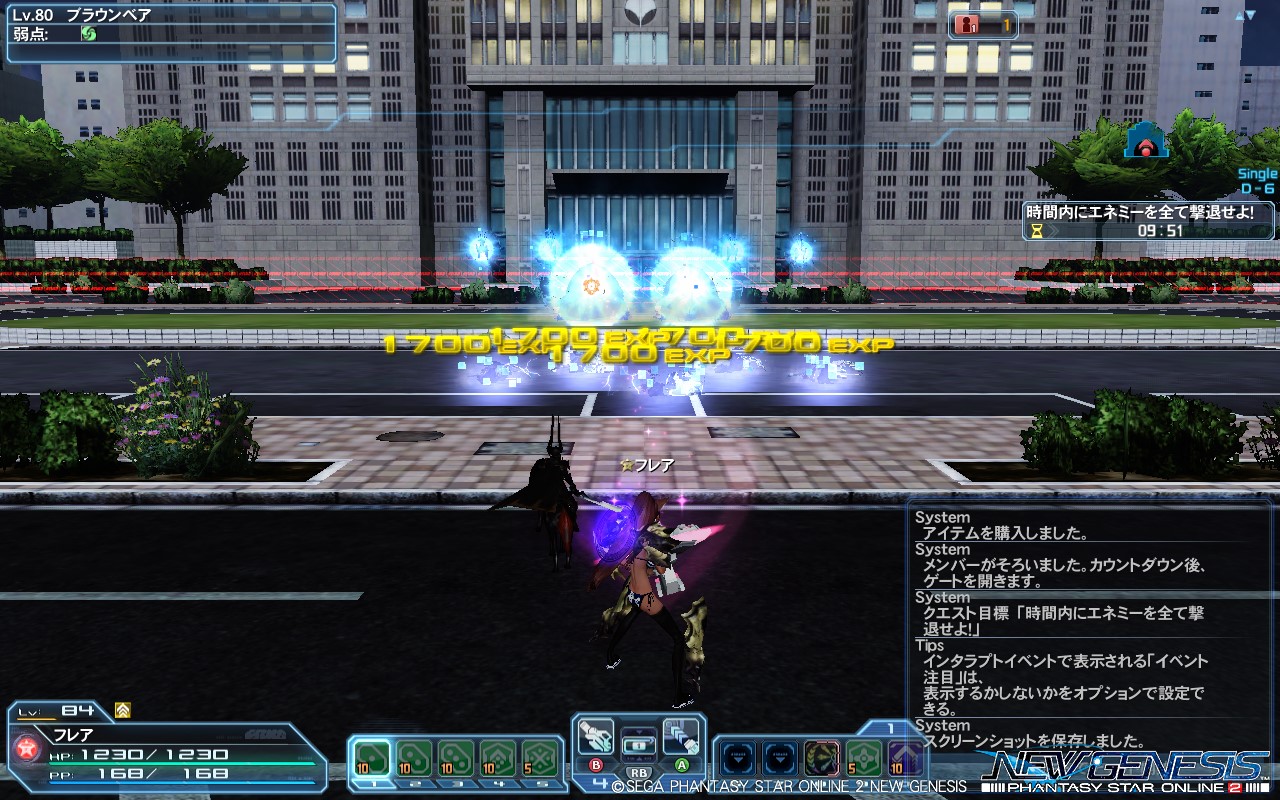Toggle the first dark arrow slot in the sub-palette
Viewport: 1280px width, 800px height.
(738, 755)
